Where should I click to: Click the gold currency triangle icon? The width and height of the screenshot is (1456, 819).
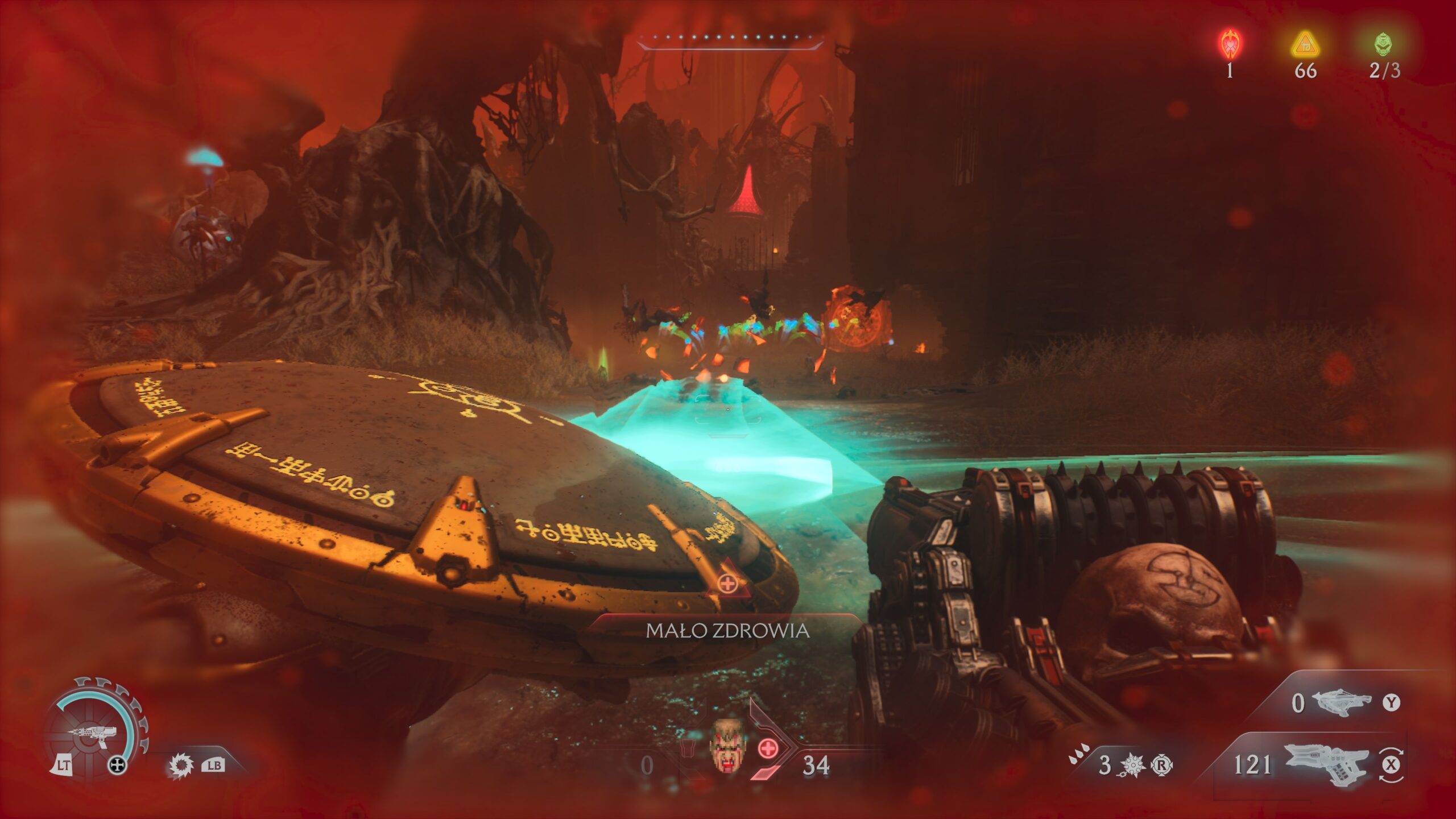coord(1305,45)
